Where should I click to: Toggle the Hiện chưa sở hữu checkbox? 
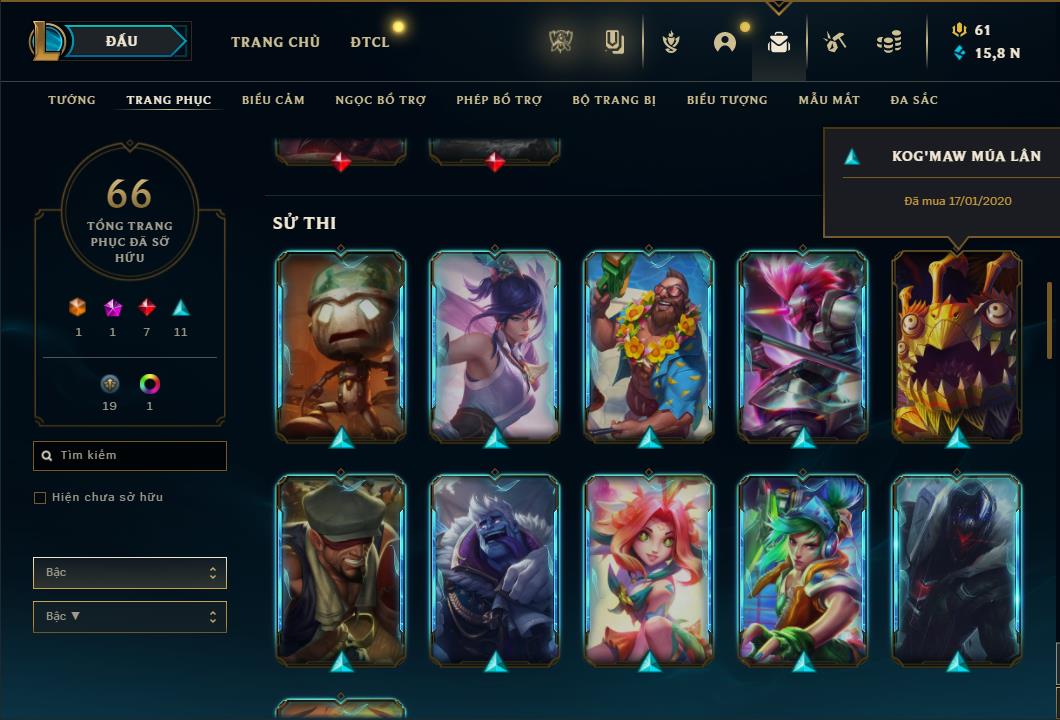(x=40, y=498)
